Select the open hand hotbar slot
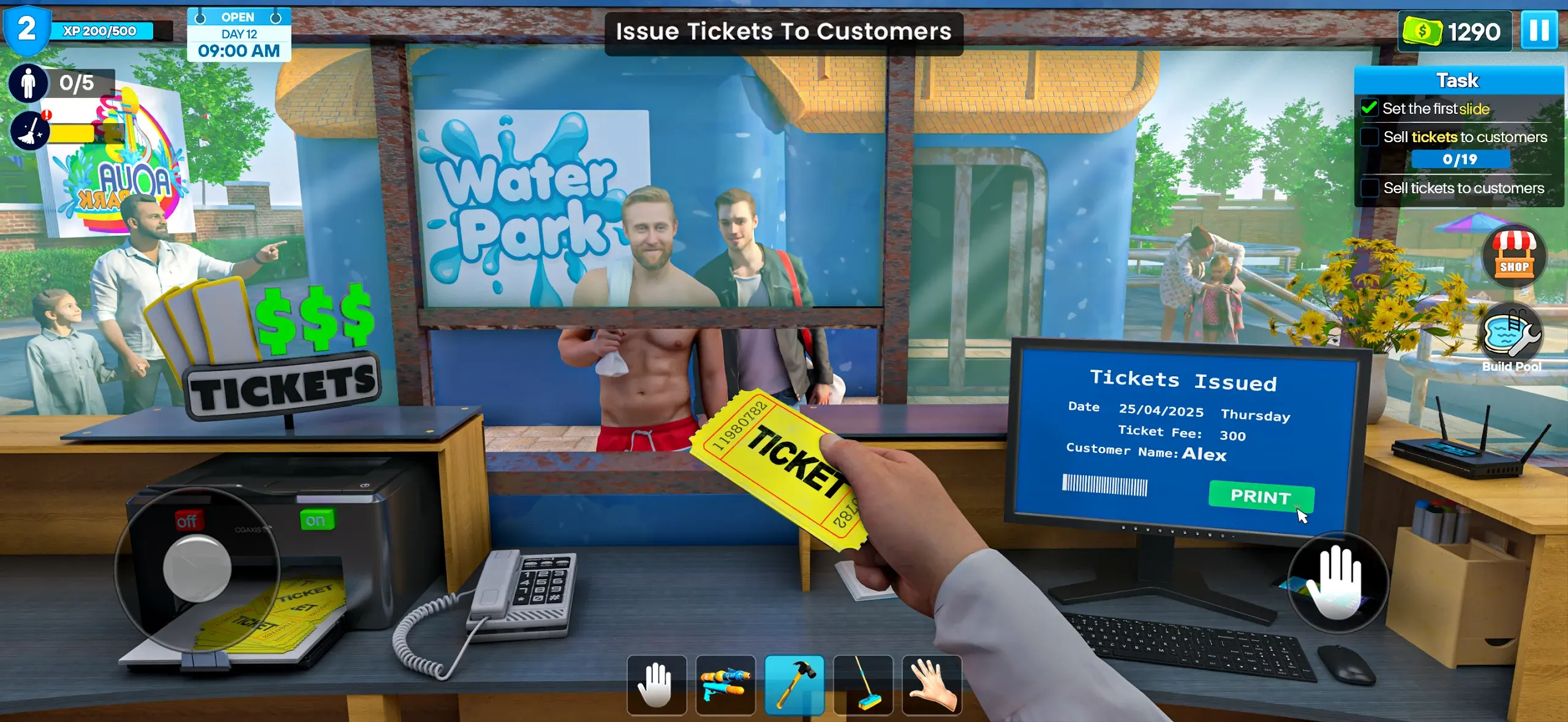Image resolution: width=1568 pixels, height=722 pixels. (x=656, y=685)
